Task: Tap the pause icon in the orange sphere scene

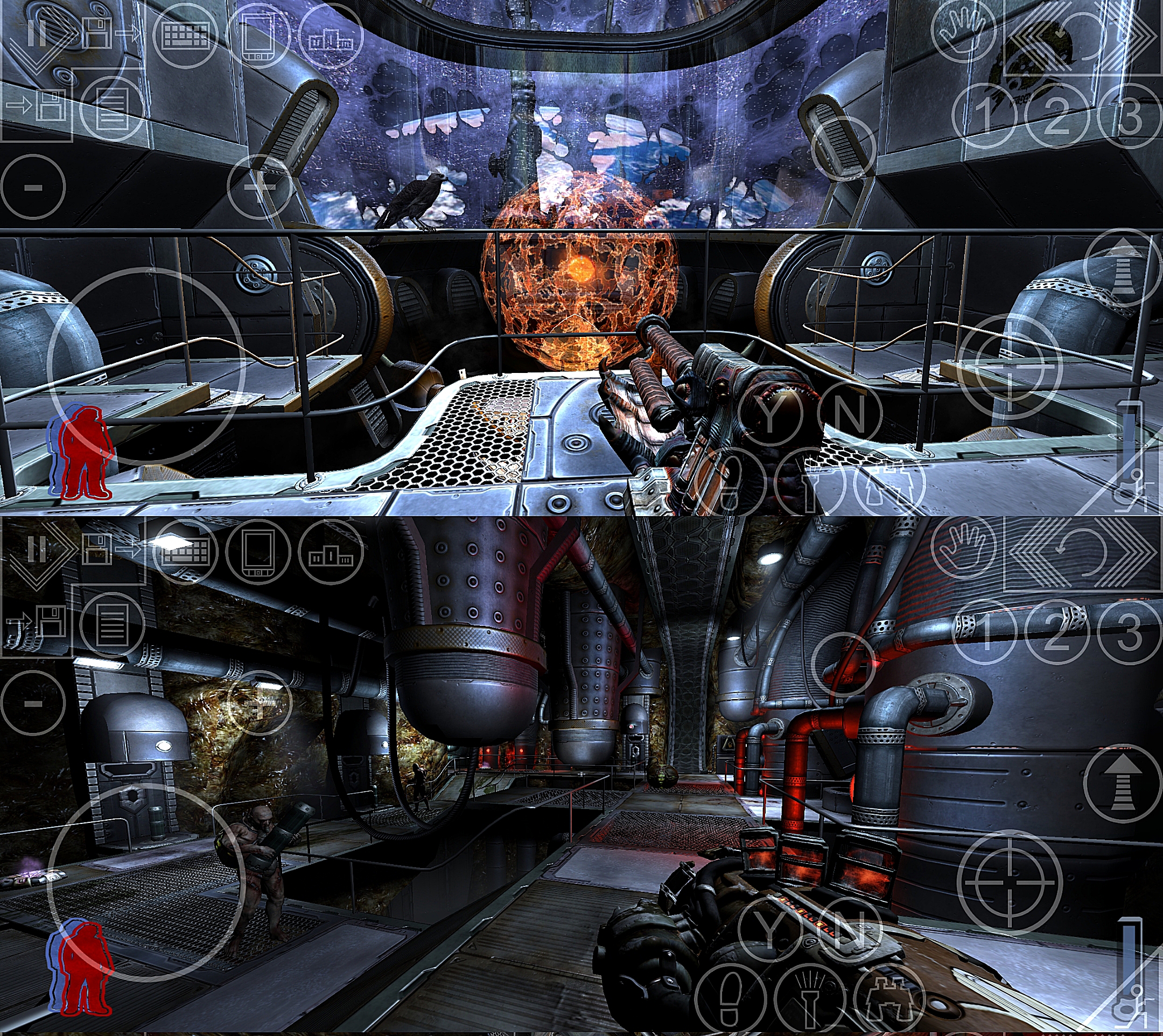Action: pos(36,33)
